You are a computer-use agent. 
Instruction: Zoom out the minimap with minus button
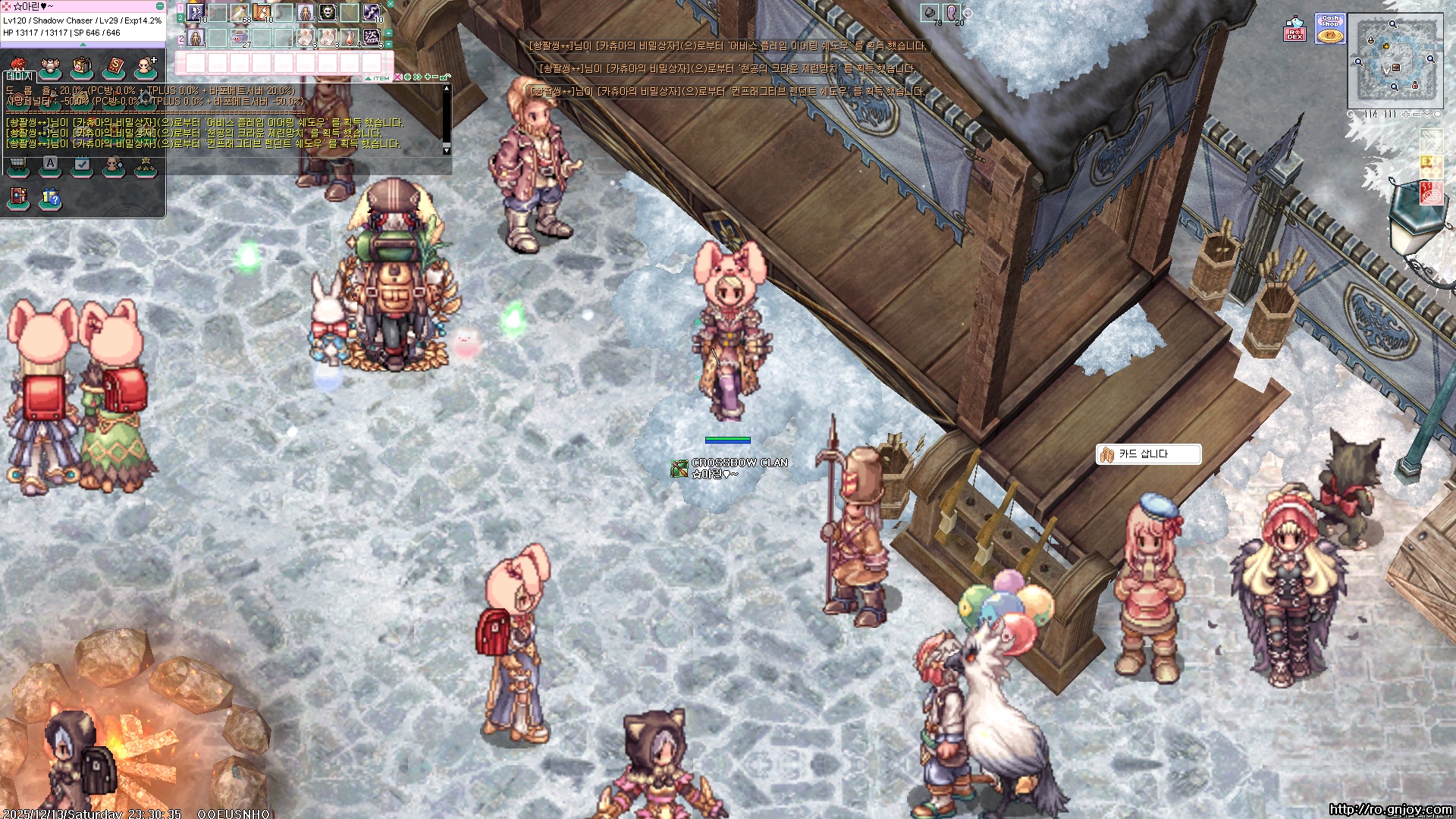tap(1416, 115)
